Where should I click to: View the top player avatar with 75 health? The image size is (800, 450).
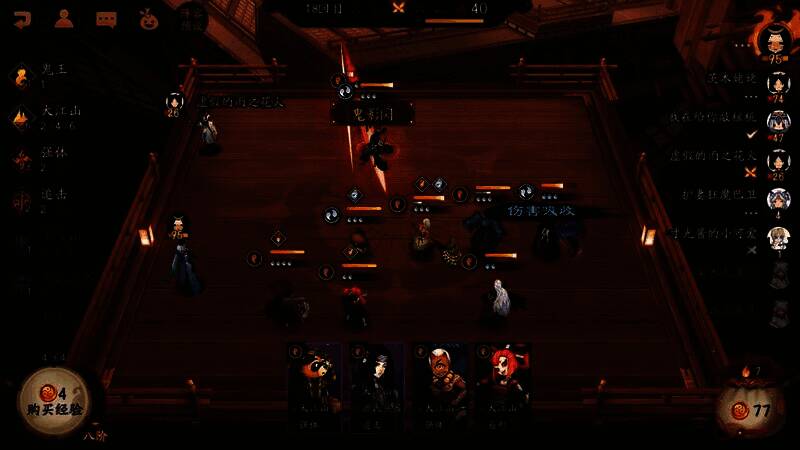pos(774,40)
